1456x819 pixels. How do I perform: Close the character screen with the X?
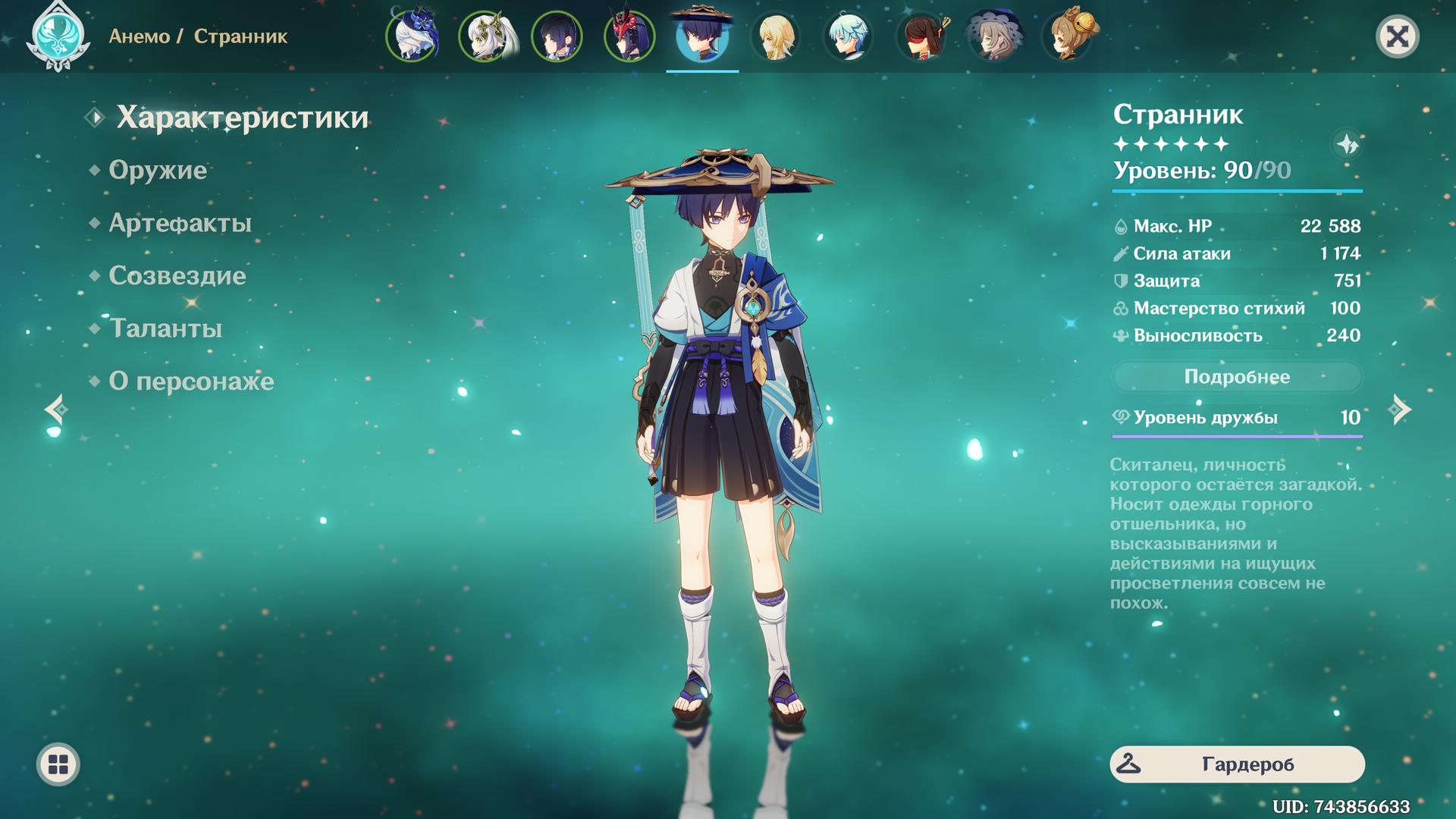coord(1397,36)
